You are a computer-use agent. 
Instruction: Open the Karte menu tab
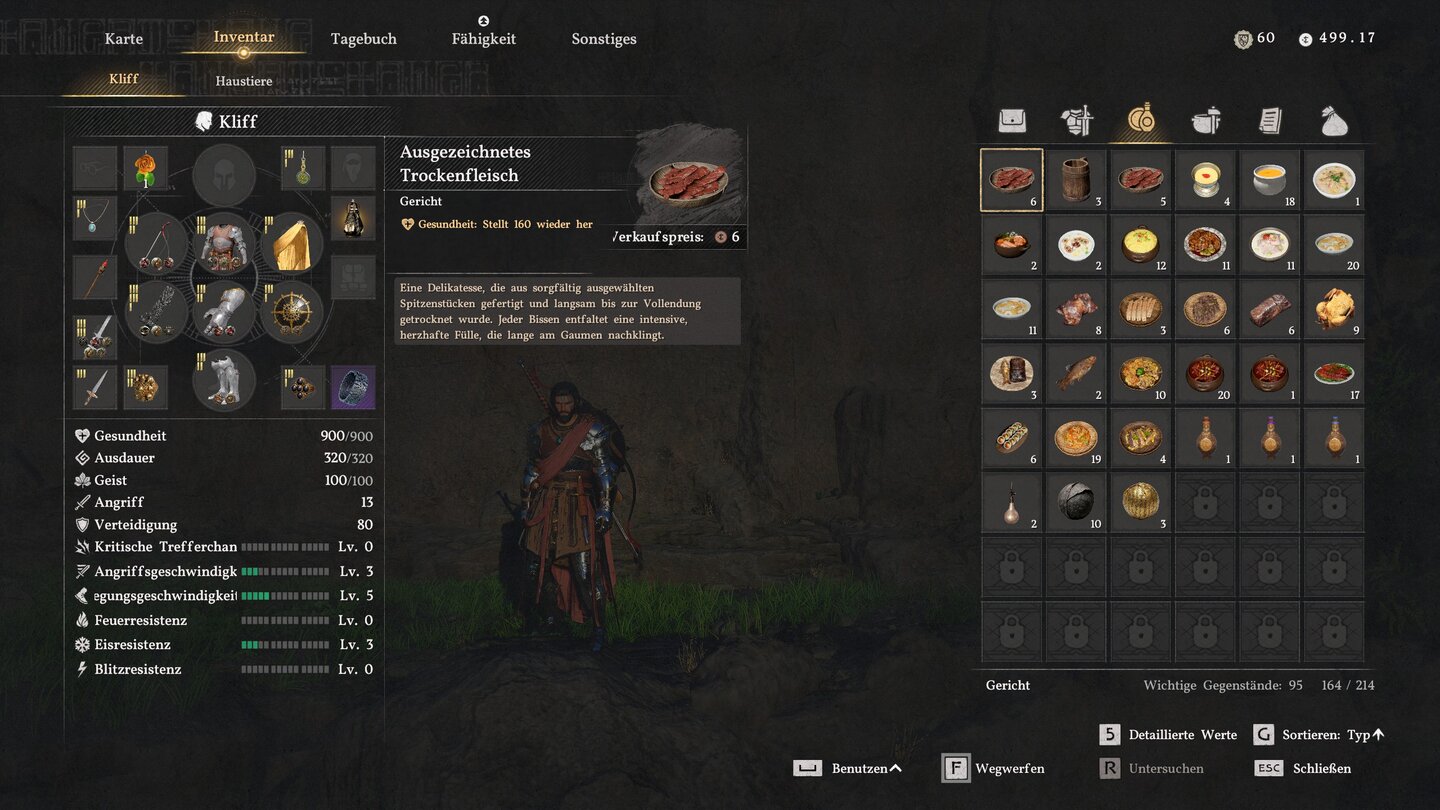124,39
